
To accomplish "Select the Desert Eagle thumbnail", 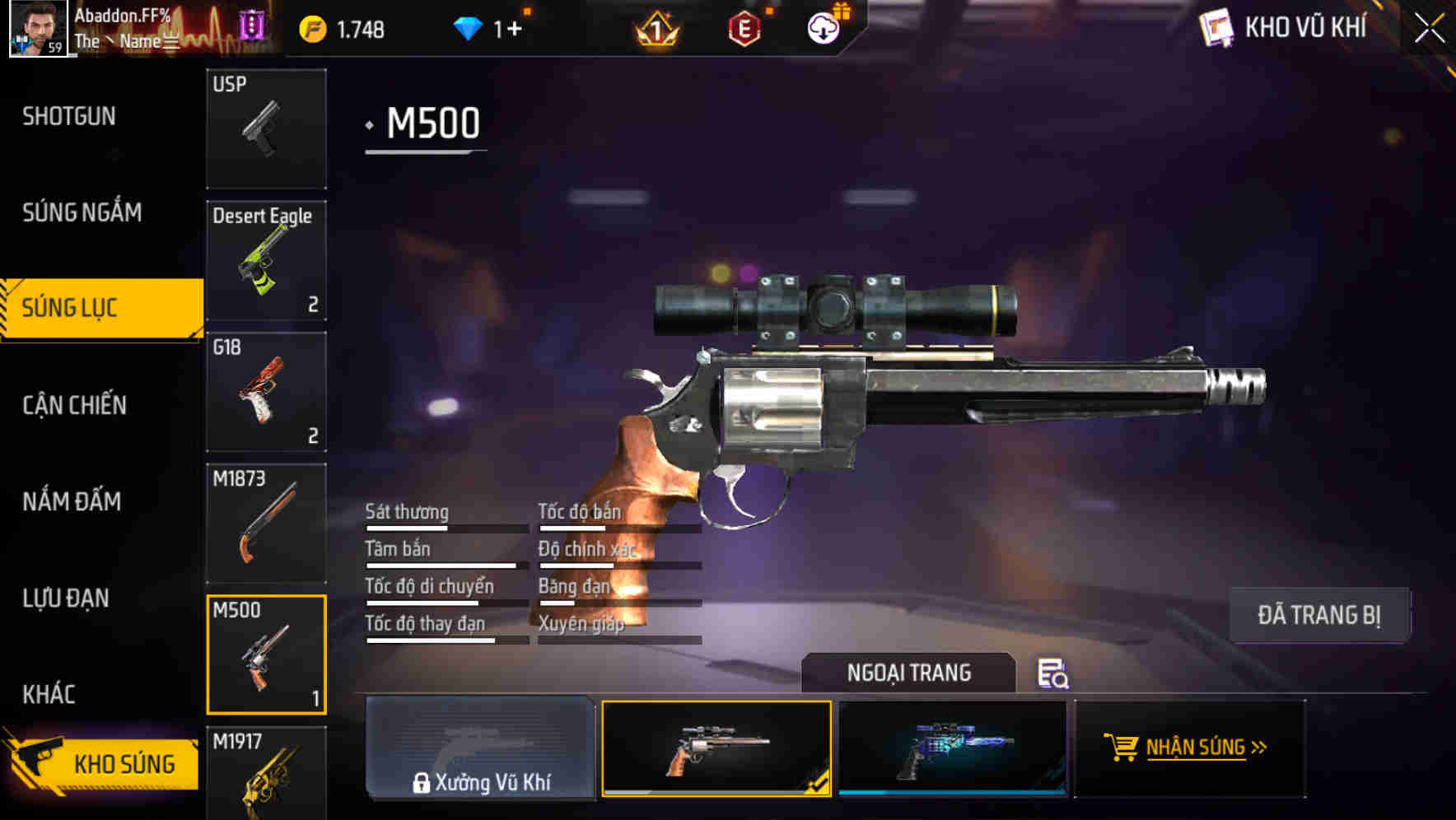I will (266, 259).
